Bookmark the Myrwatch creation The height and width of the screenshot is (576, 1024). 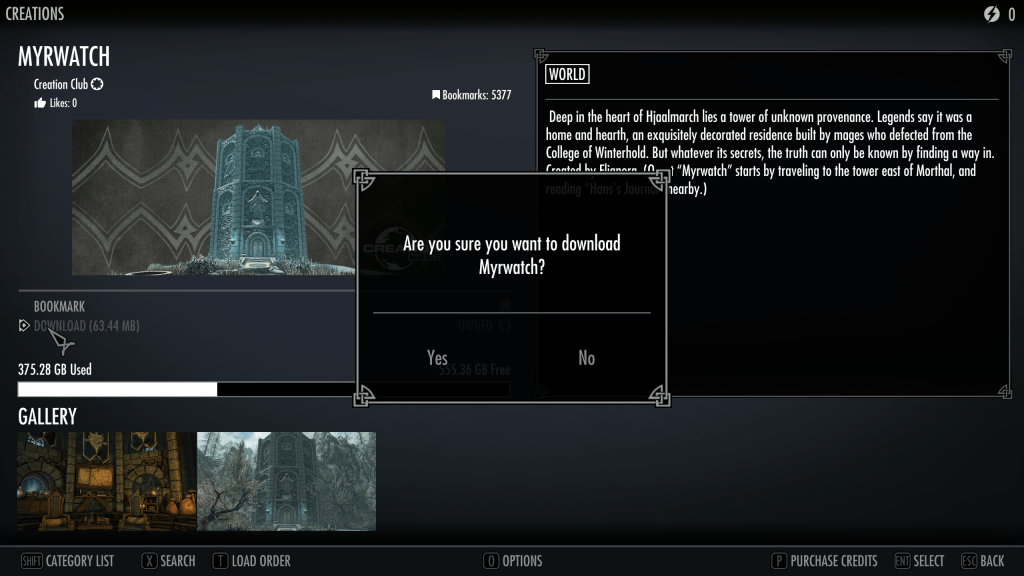pos(59,307)
